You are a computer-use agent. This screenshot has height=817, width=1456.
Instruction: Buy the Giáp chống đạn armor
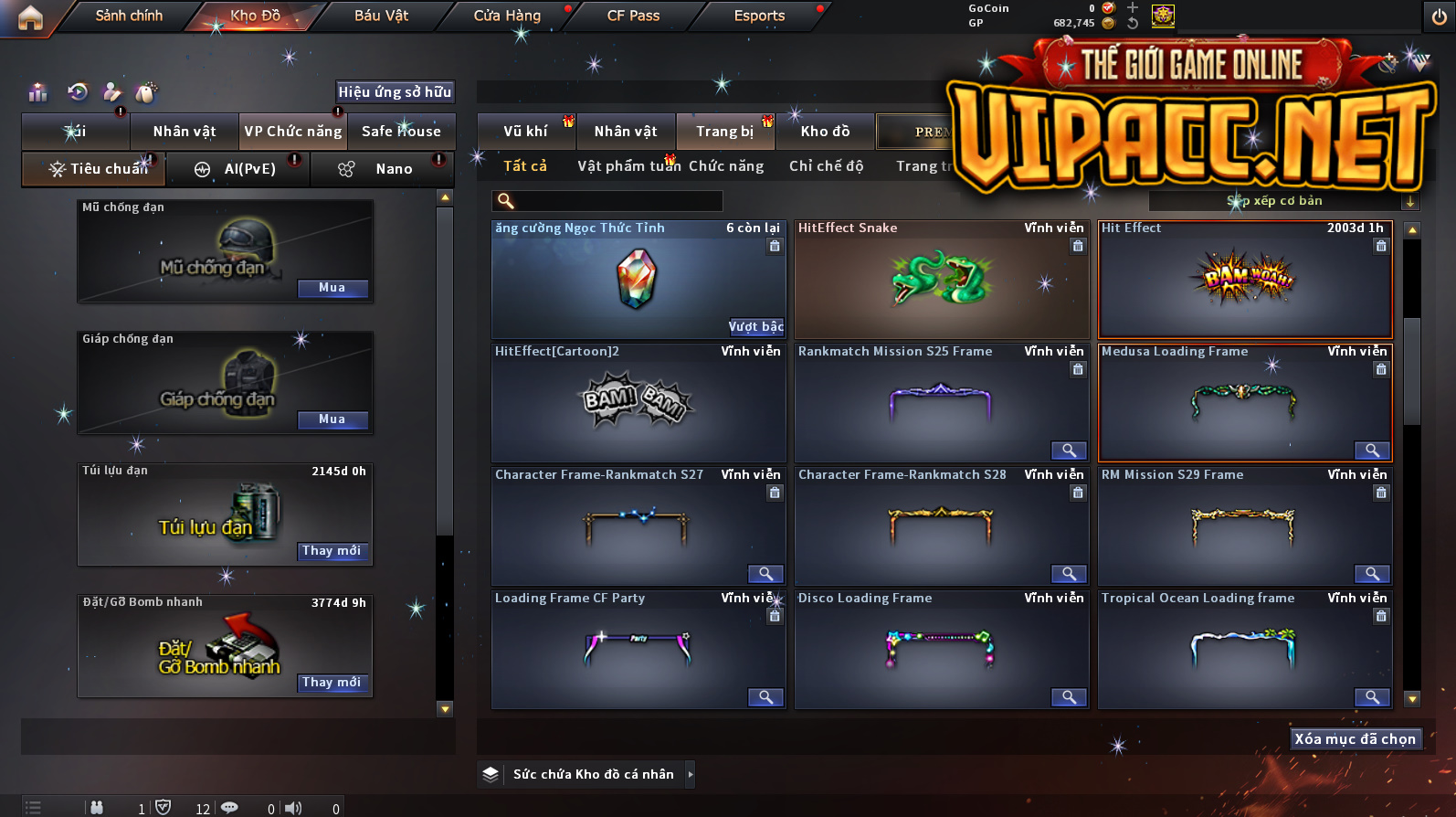point(332,419)
